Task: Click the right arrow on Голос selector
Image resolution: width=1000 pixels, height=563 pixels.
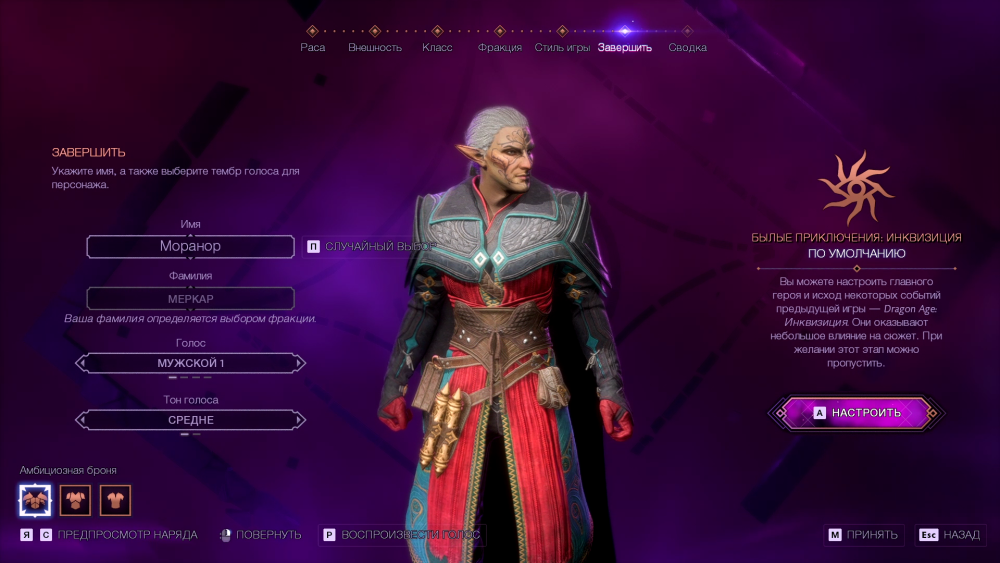Action: tap(298, 363)
